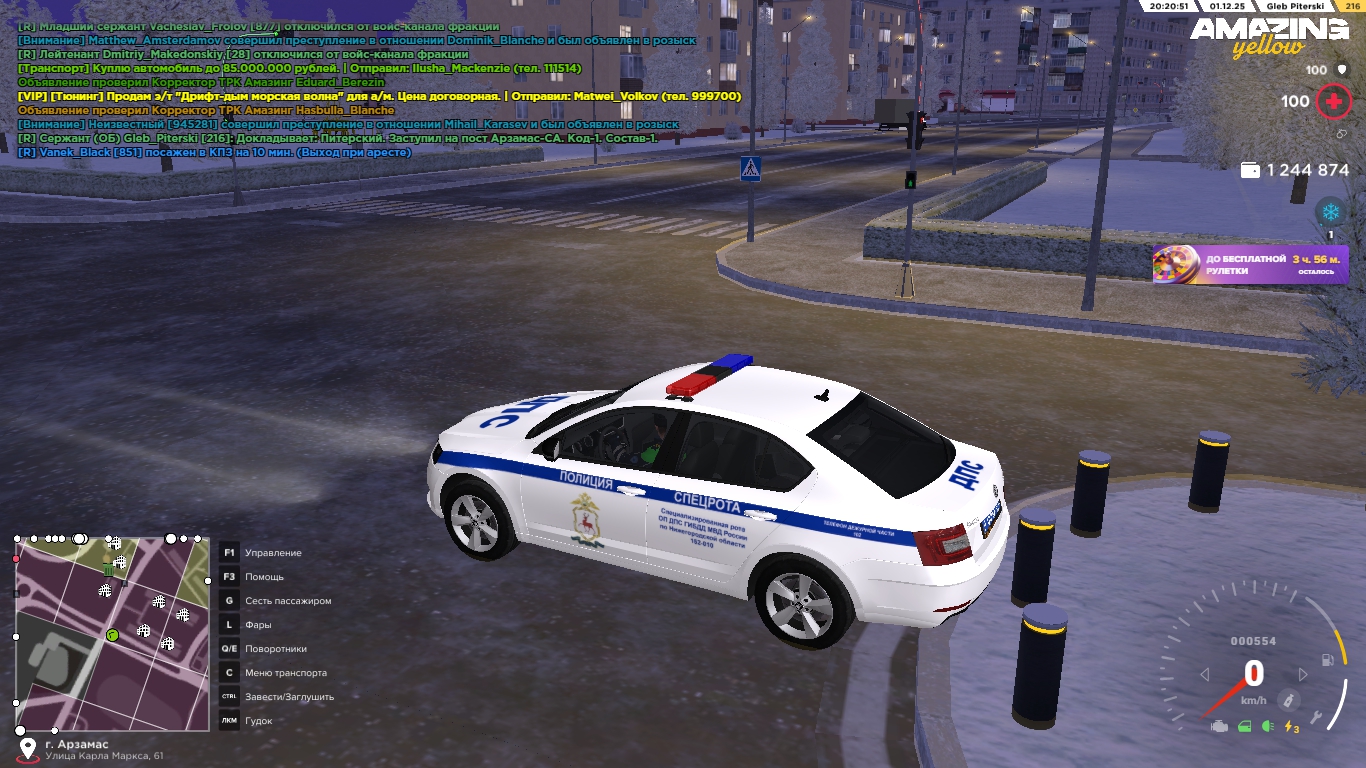Screen dimensions: 1366x768
Task: Select the left turn signal arrow
Action: tap(1205, 675)
